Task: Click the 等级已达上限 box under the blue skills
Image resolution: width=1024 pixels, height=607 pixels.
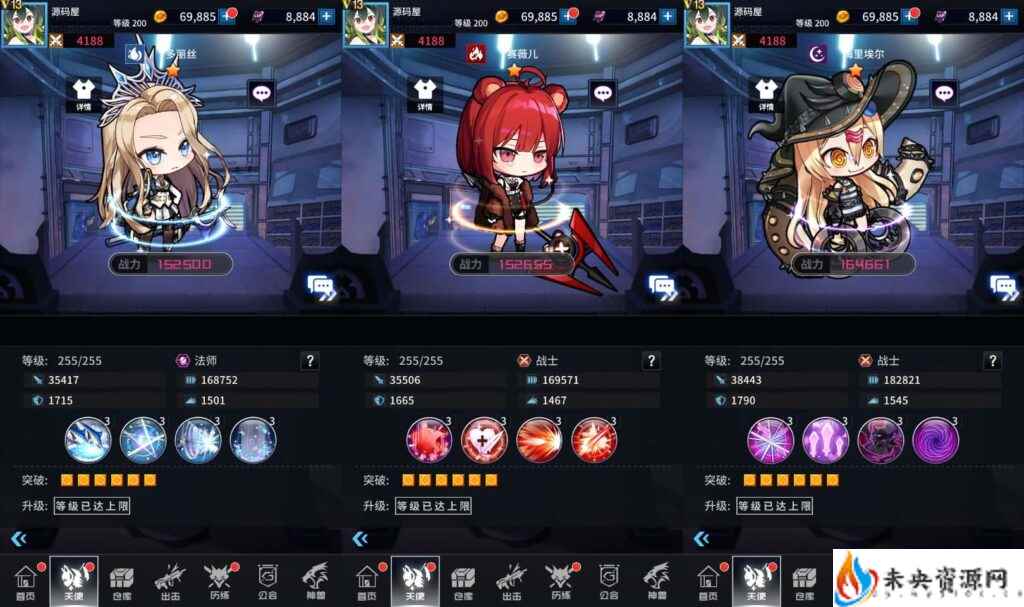Action: 92,506
